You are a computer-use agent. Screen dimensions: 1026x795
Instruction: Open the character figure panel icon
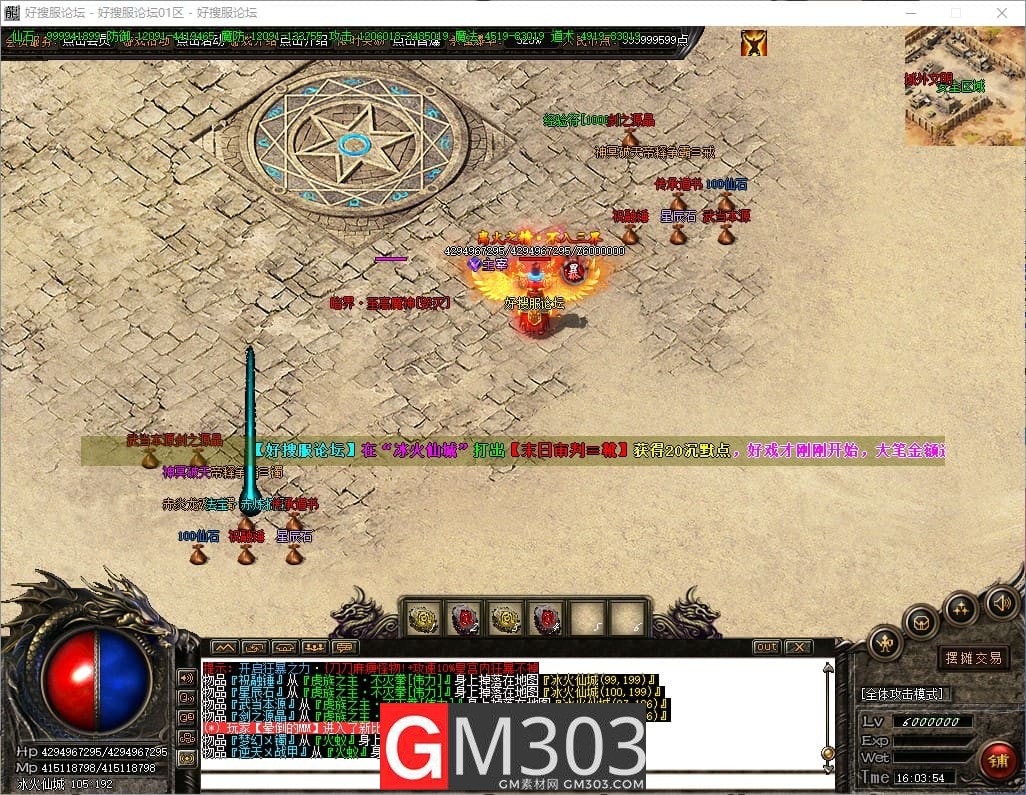(885, 643)
